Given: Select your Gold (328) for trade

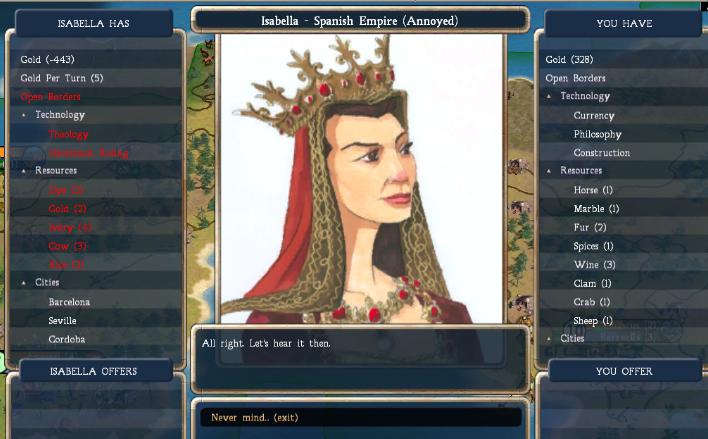Looking at the screenshot, I should [x=566, y=60].
